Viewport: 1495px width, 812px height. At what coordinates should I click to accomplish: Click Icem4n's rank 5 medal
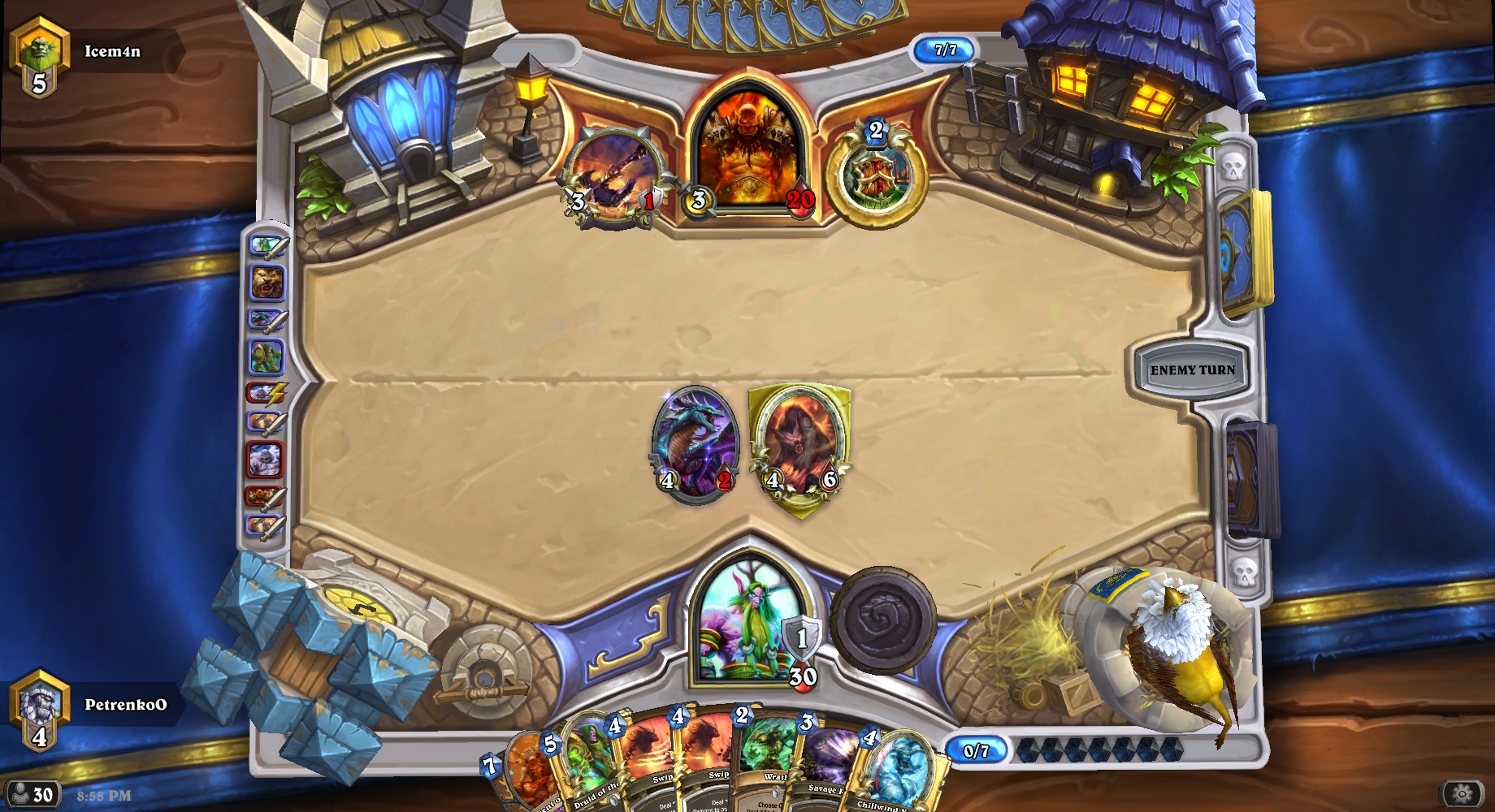(39, 55)
